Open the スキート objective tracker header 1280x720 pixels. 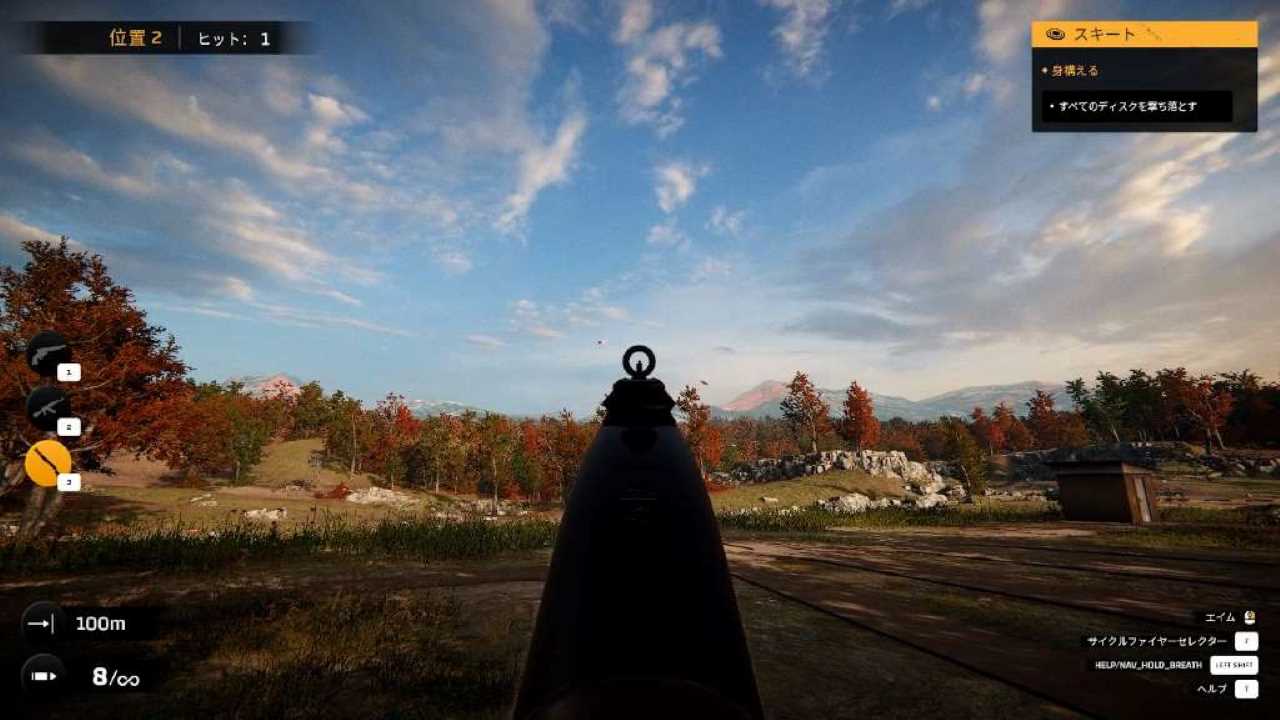[1144, 34]
